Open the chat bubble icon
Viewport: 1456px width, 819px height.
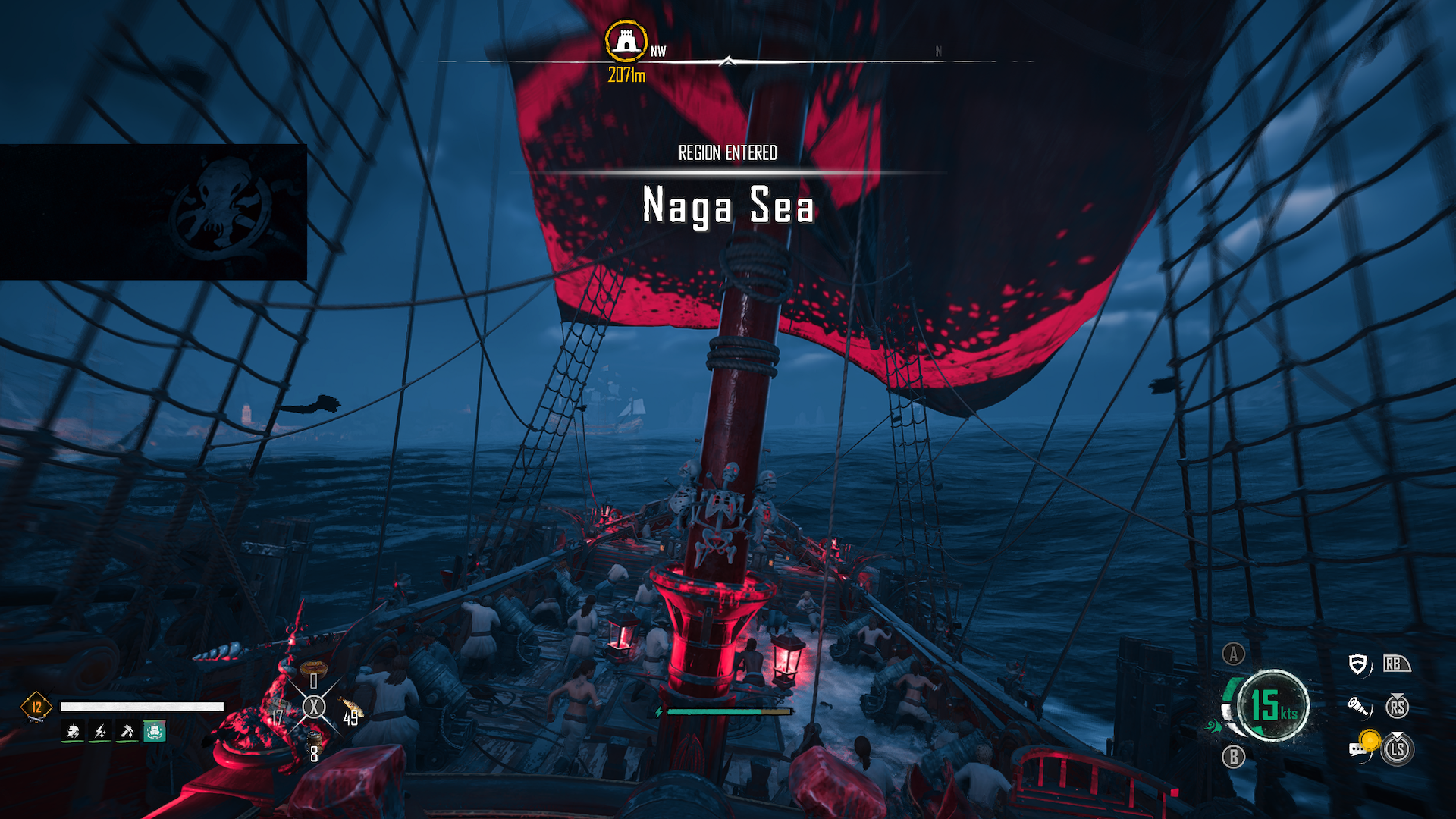[1357, 750]
